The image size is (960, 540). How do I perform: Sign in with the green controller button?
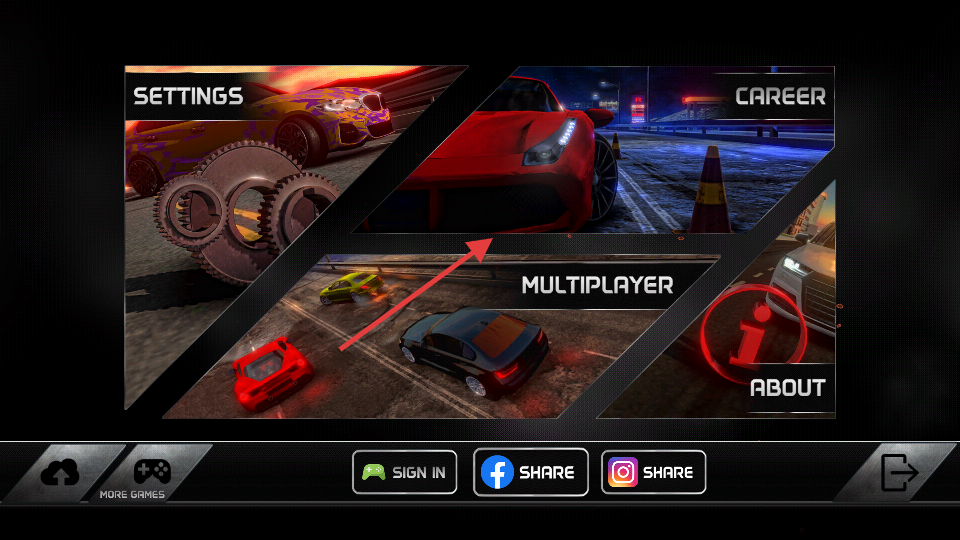click(404, 472)
